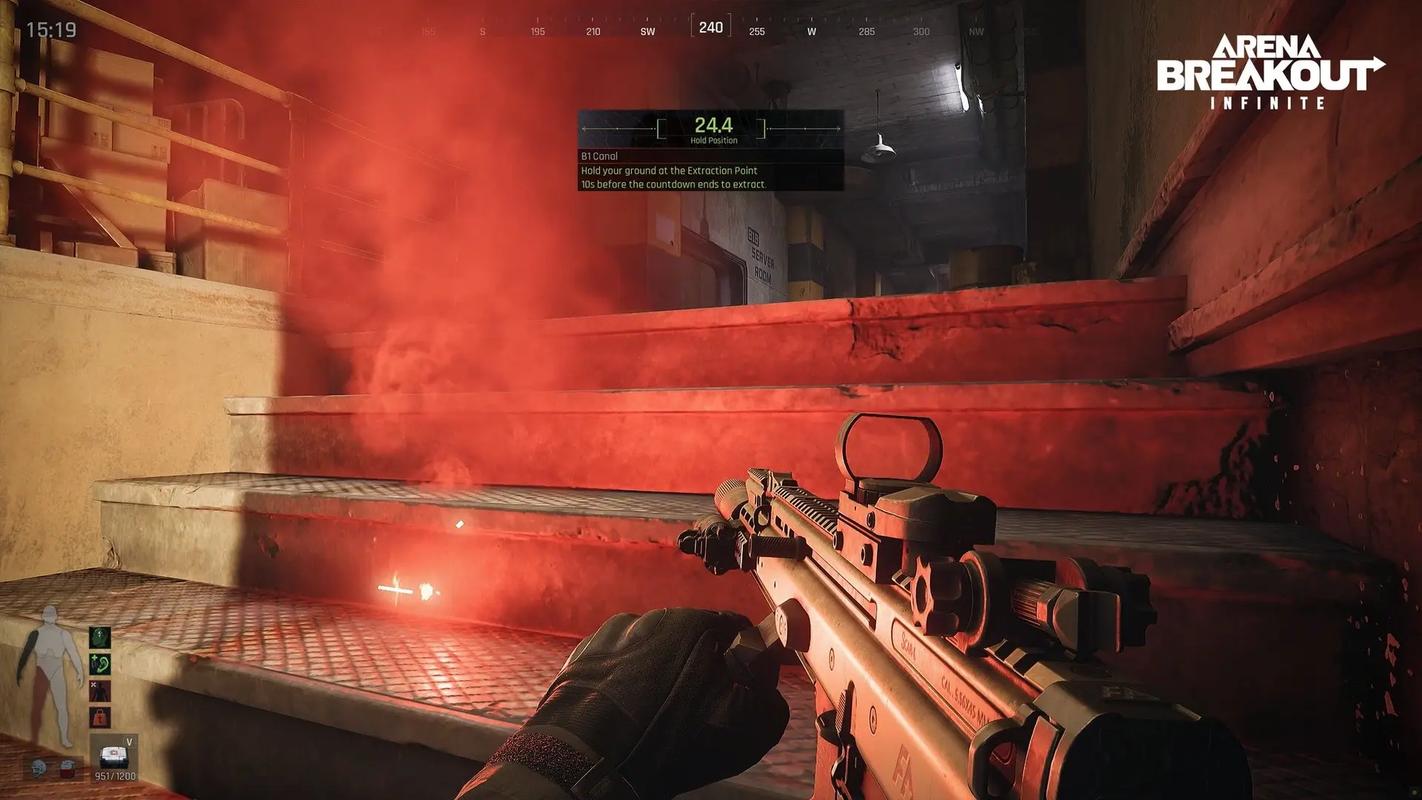The image size is (1422, 800).
Task: Inspect the red overweight status icon
Action: coord(100,716)
